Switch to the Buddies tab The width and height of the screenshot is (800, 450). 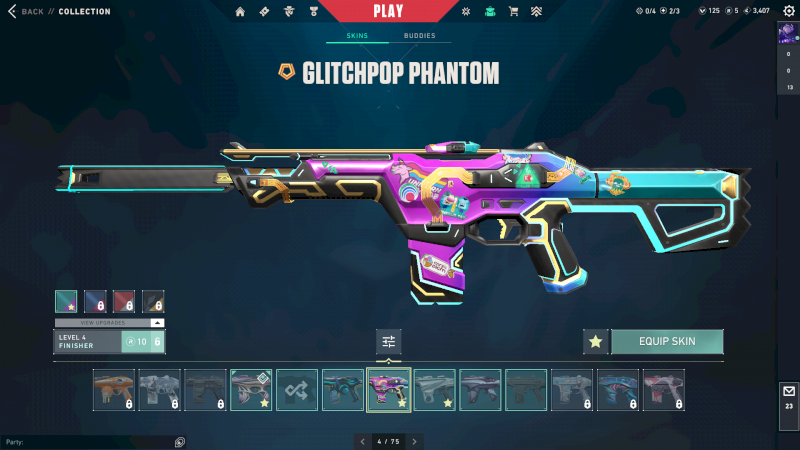[x=419, y=36]
